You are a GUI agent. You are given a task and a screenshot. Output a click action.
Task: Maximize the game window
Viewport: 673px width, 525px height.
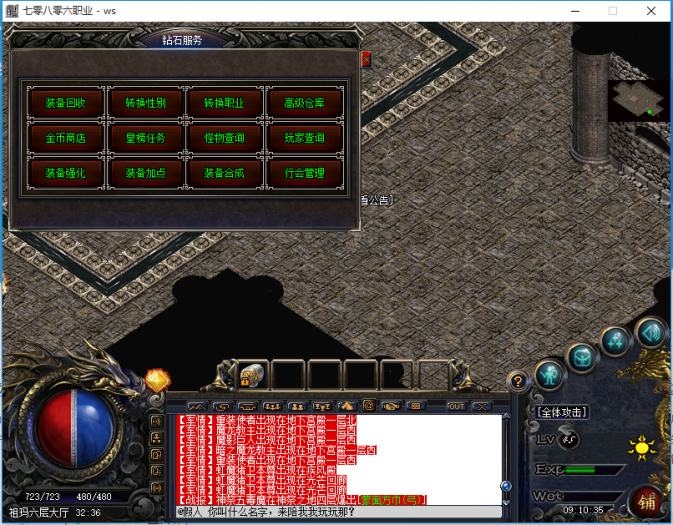pos(612,11)
